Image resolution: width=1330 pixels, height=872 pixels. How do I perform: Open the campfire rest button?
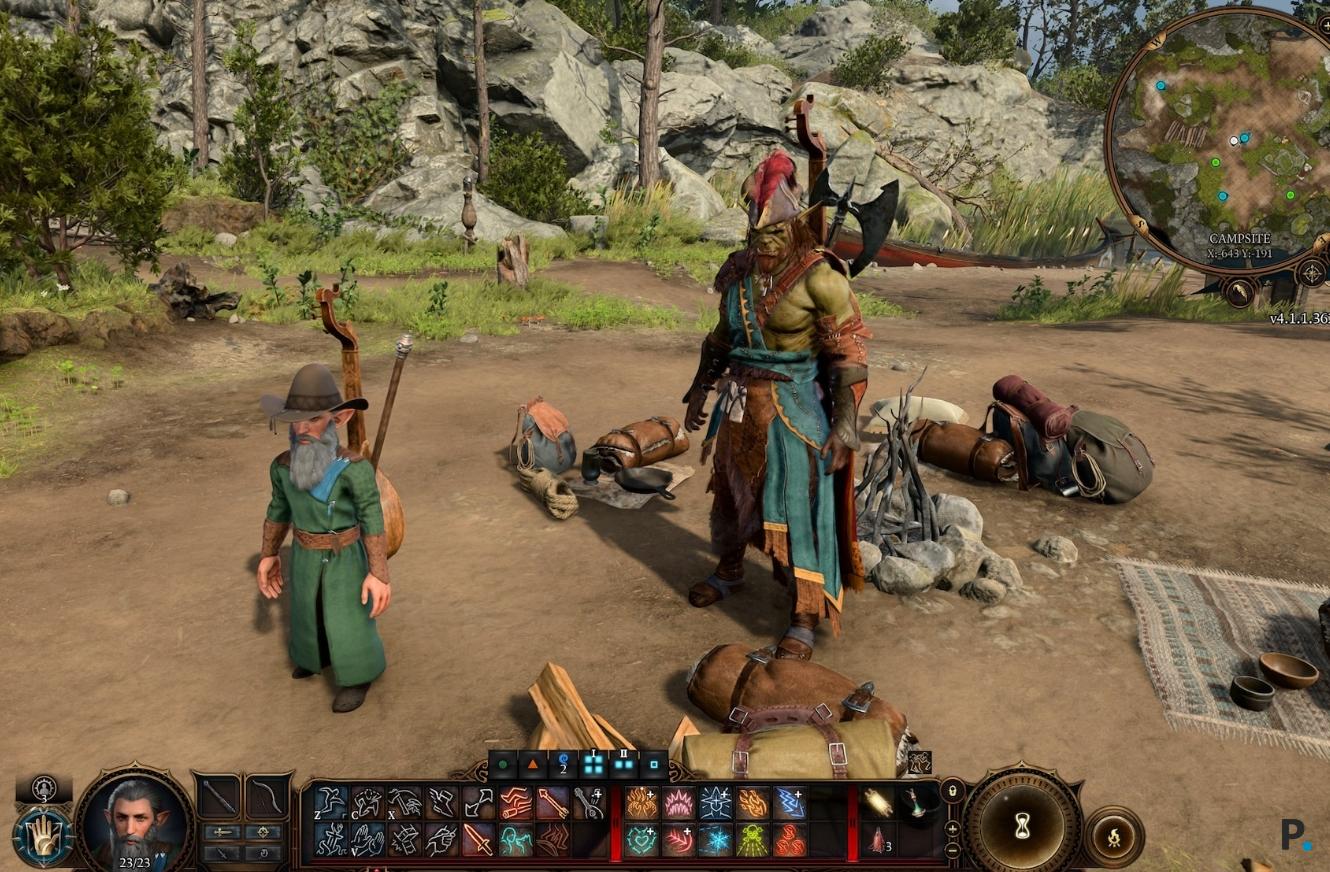1112,836
